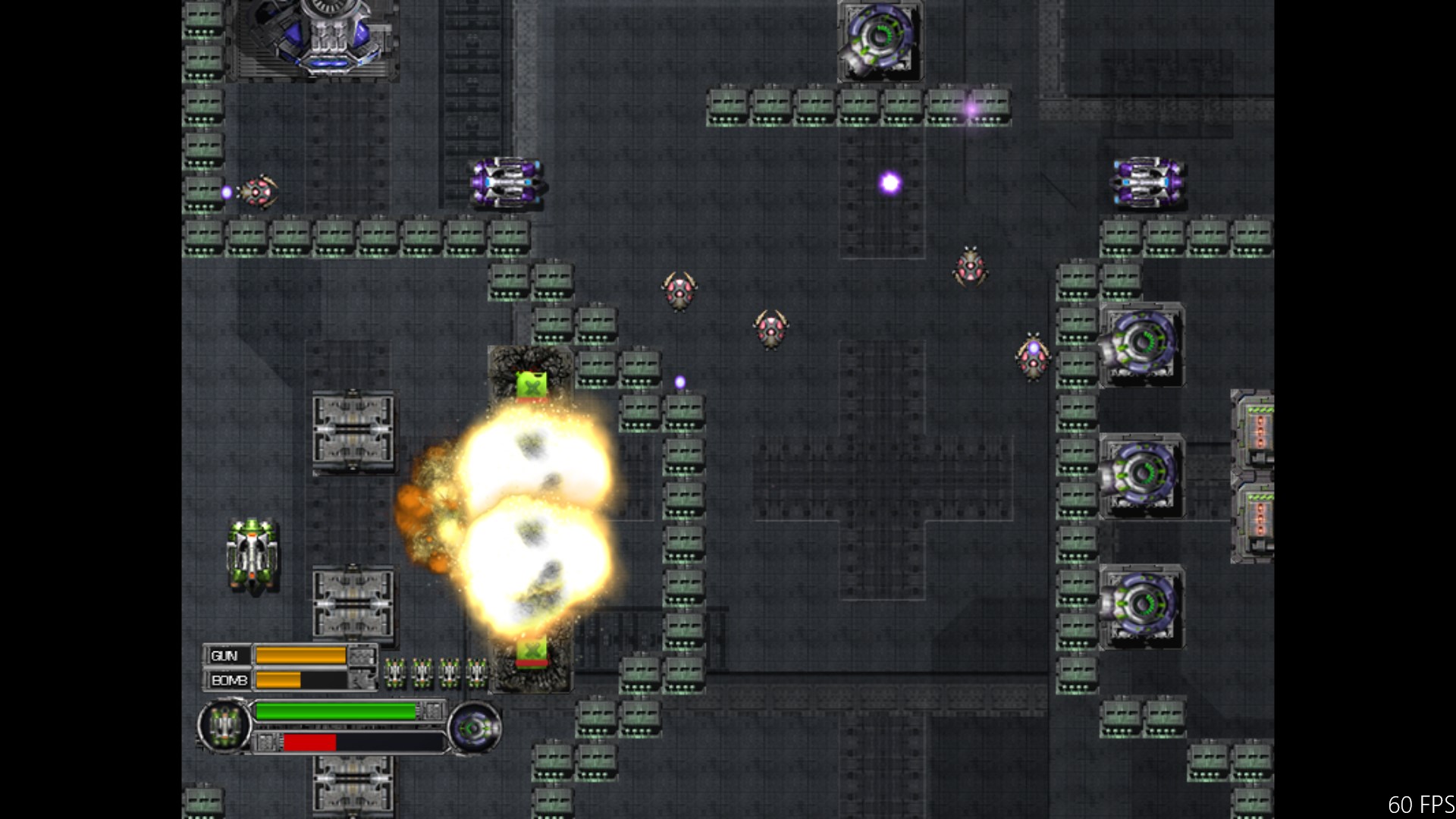Click the green player ship portrait
1456x819 pixels.
[224, 726]
